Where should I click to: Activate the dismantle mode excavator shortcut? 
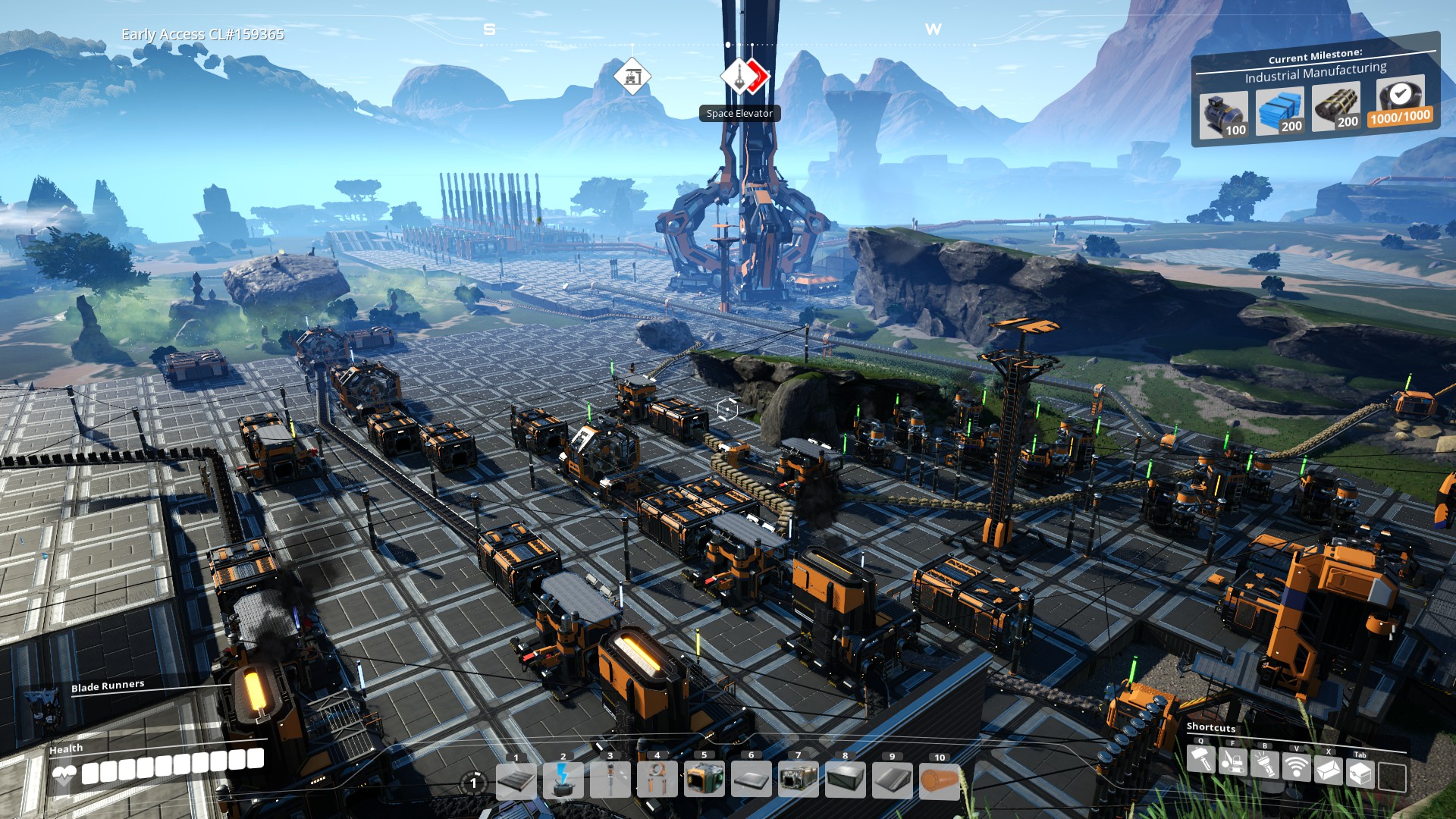[x=1233, y=761]
